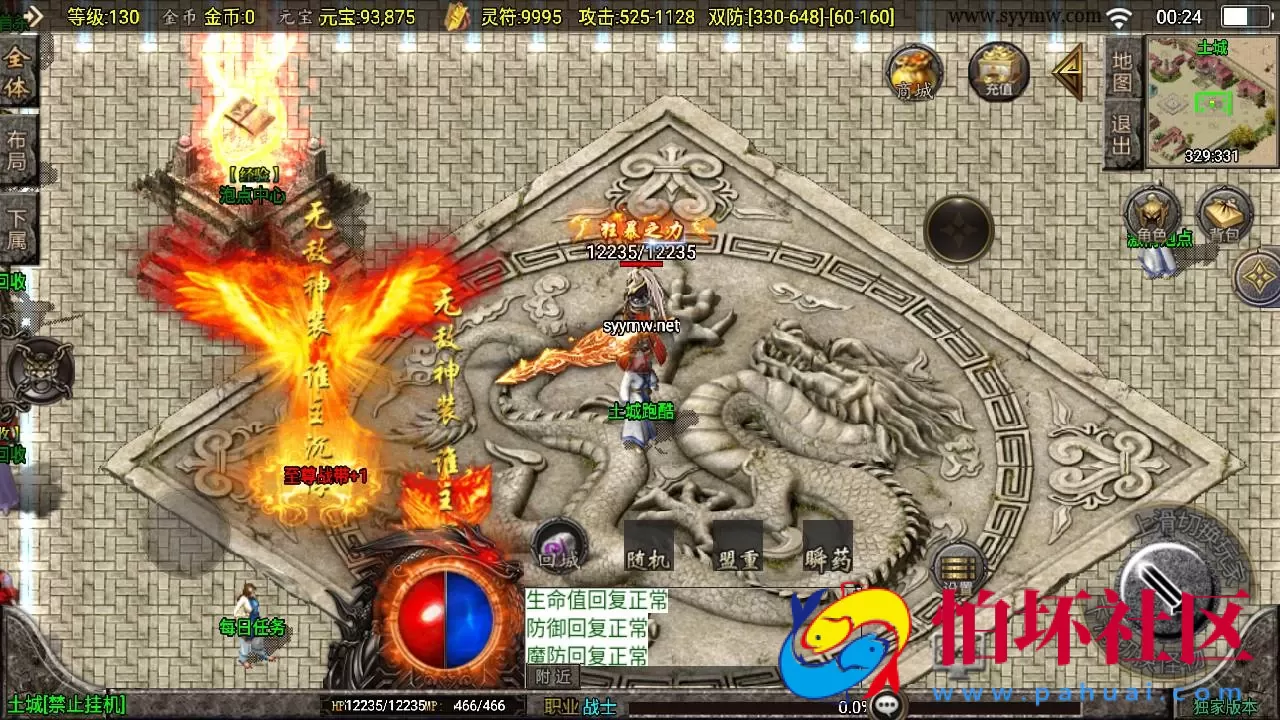Open the 充值 recharge icon
Screen dimensions: 1280x720
point(998,70)
